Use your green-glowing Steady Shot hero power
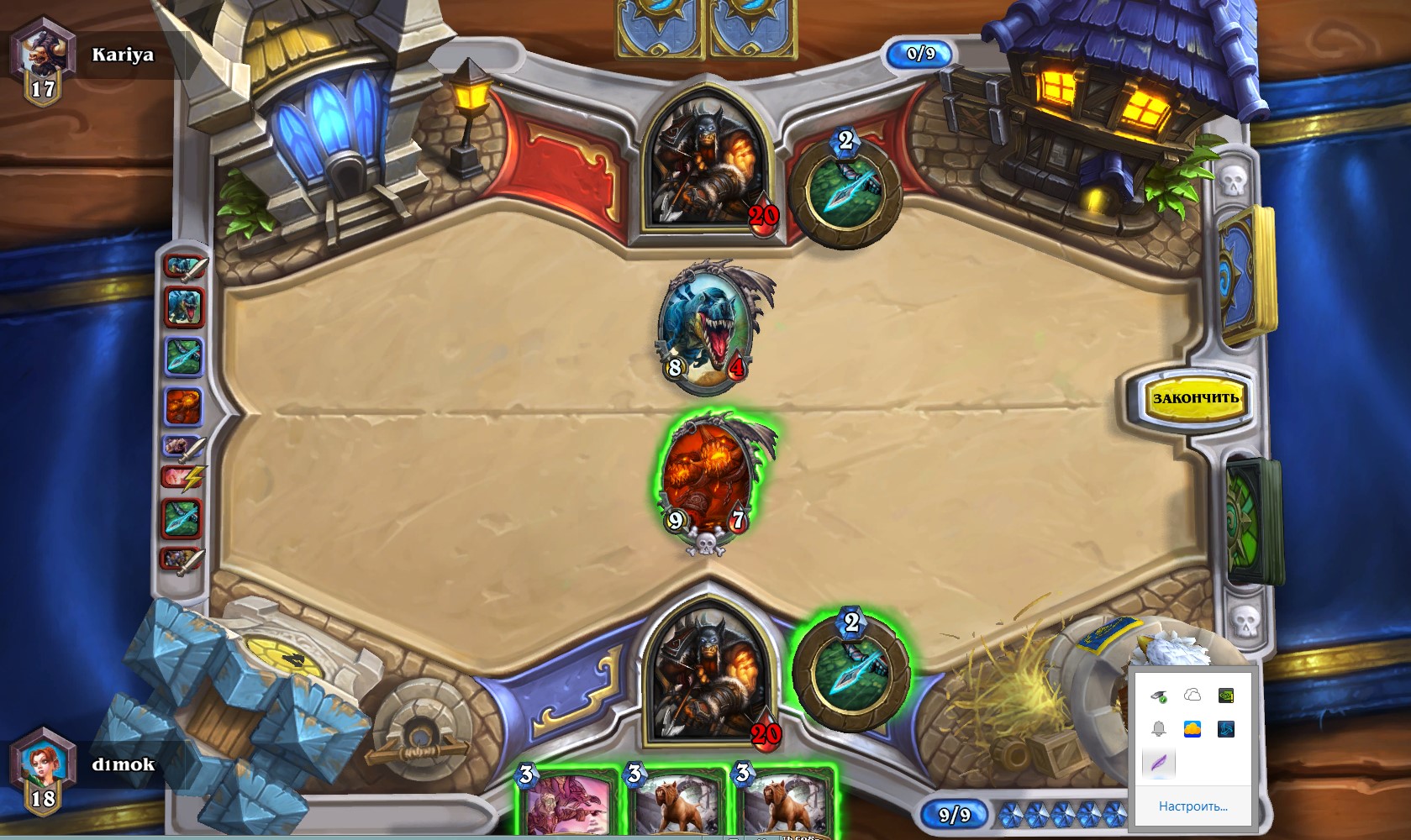This screenshot has width=1411, height=840. tap(850, 672)
